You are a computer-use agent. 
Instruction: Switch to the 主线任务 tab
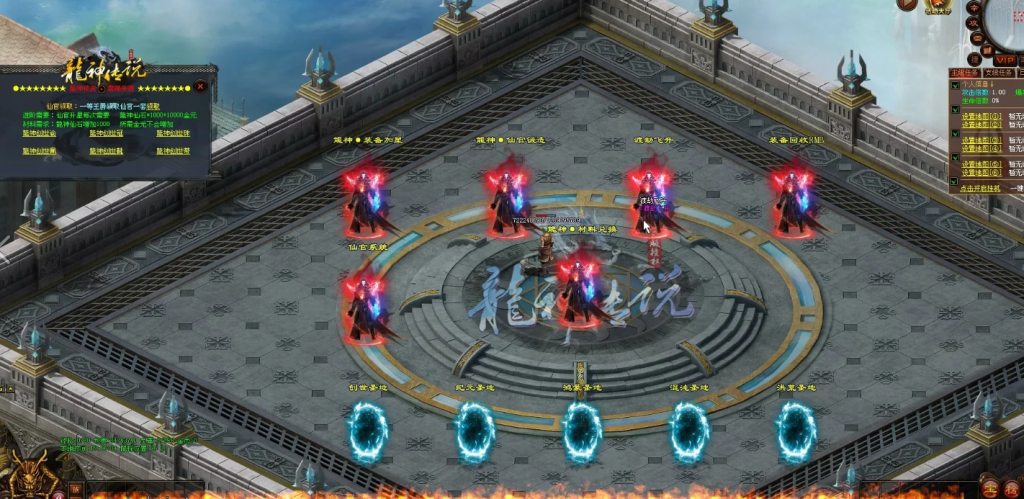point(962,72)
